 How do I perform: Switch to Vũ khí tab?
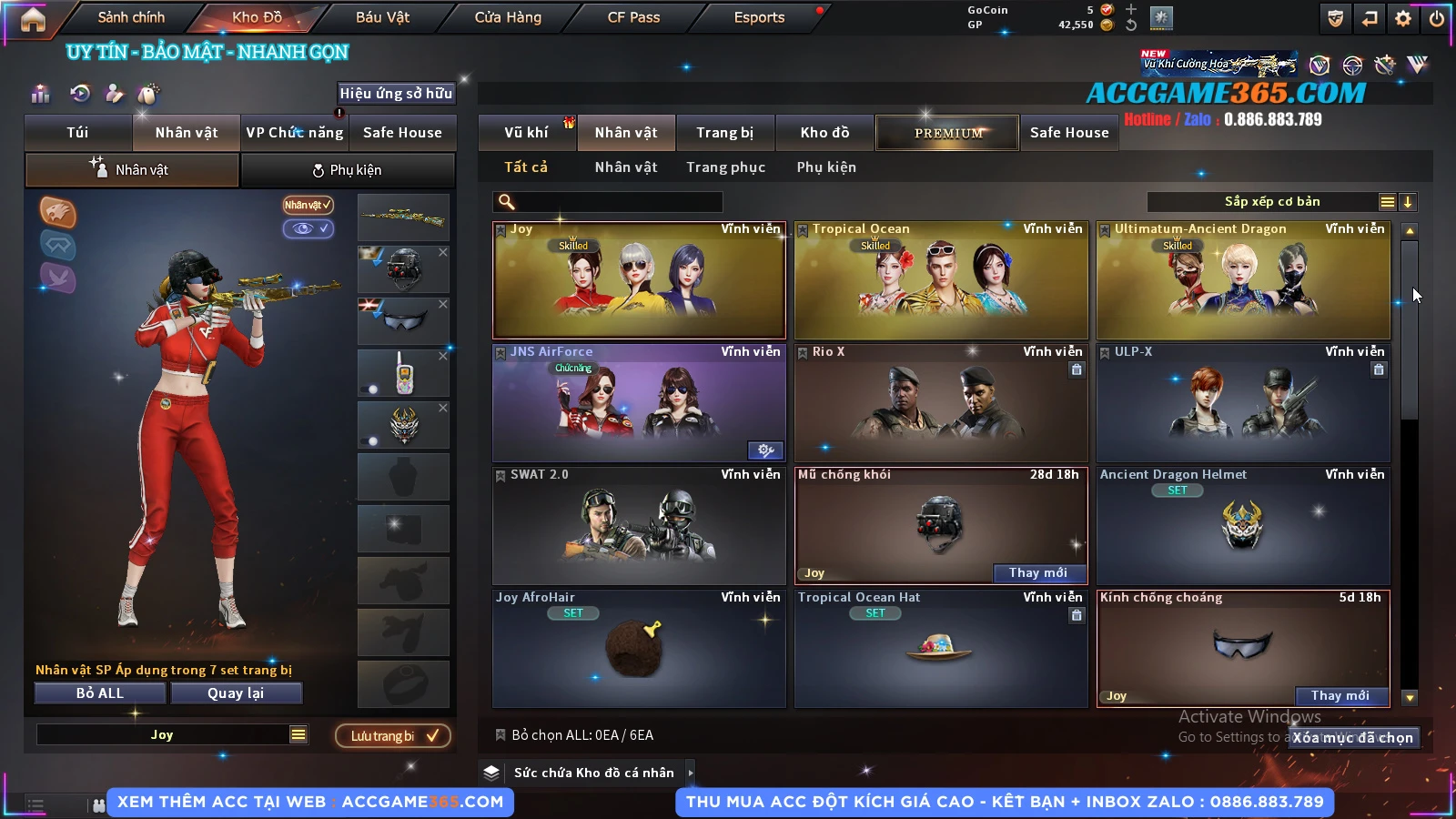526,133
